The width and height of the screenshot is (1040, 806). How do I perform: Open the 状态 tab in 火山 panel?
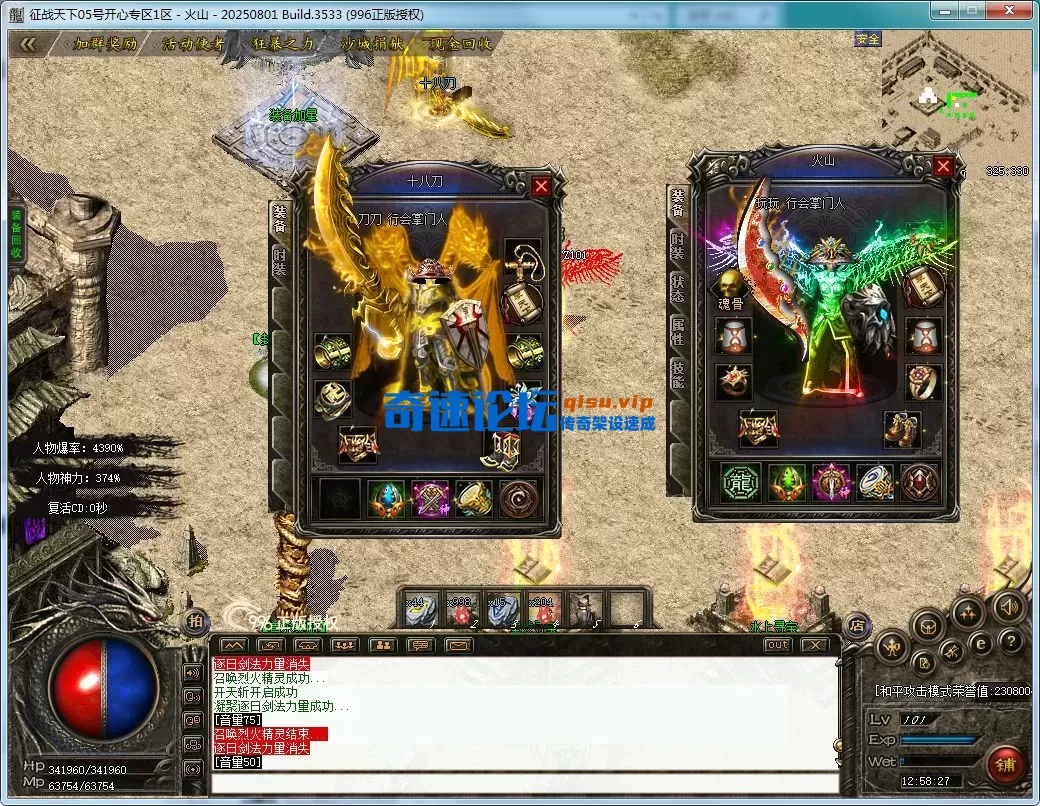pos(677,288)
